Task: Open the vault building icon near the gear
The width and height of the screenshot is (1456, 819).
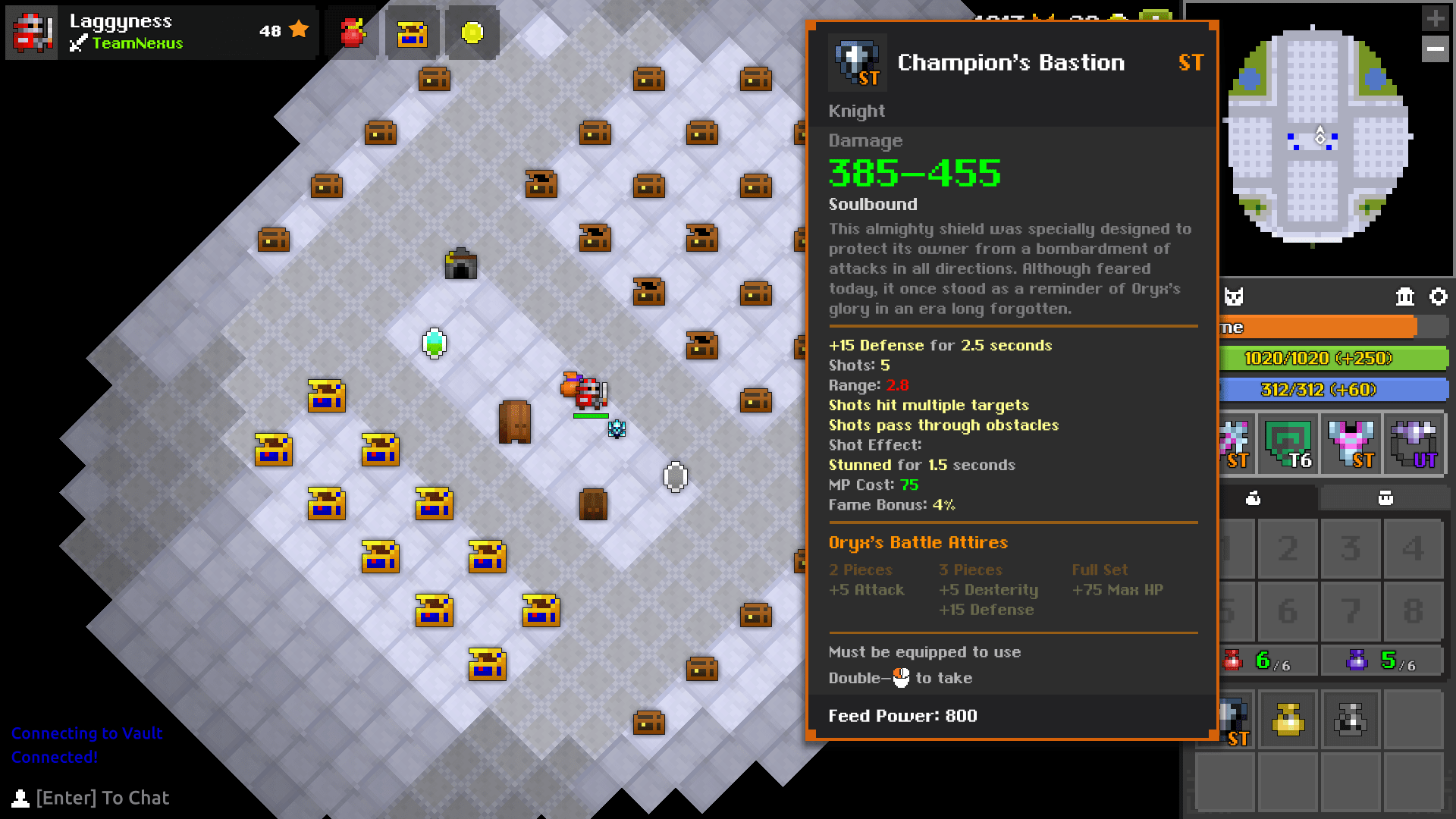Action: 1404,297
